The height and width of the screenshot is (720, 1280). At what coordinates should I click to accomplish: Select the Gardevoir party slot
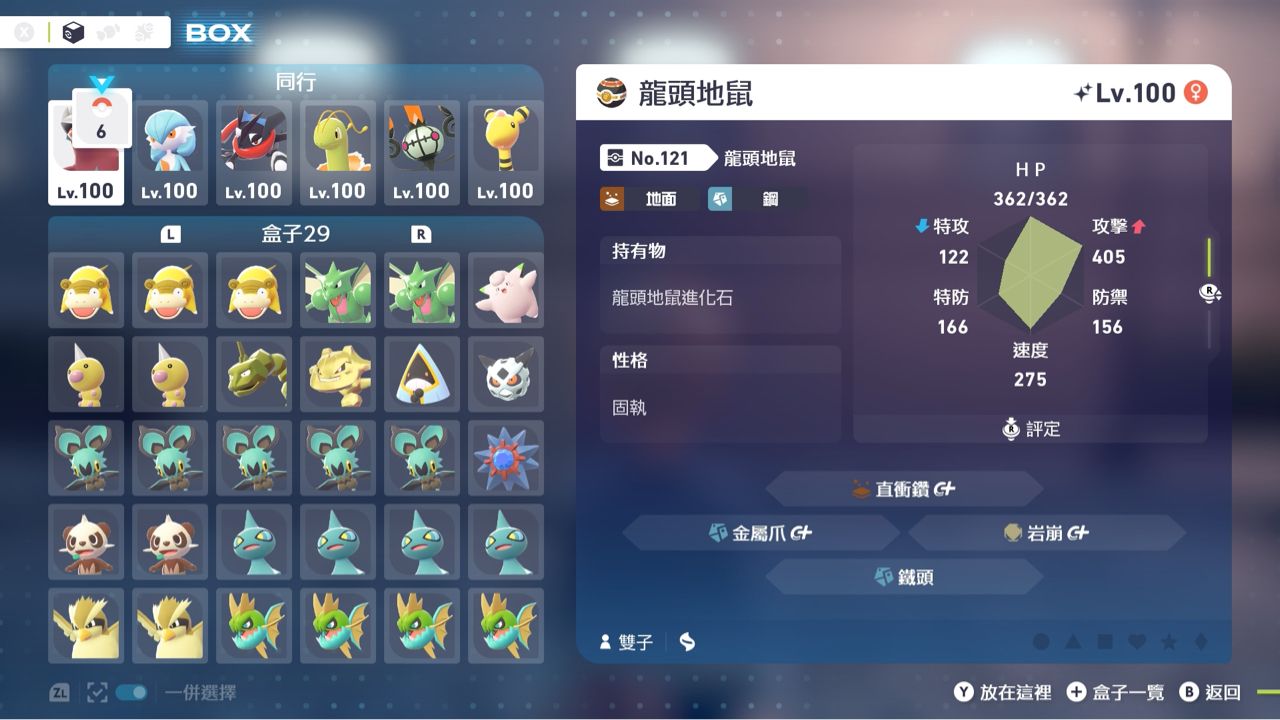170,152
